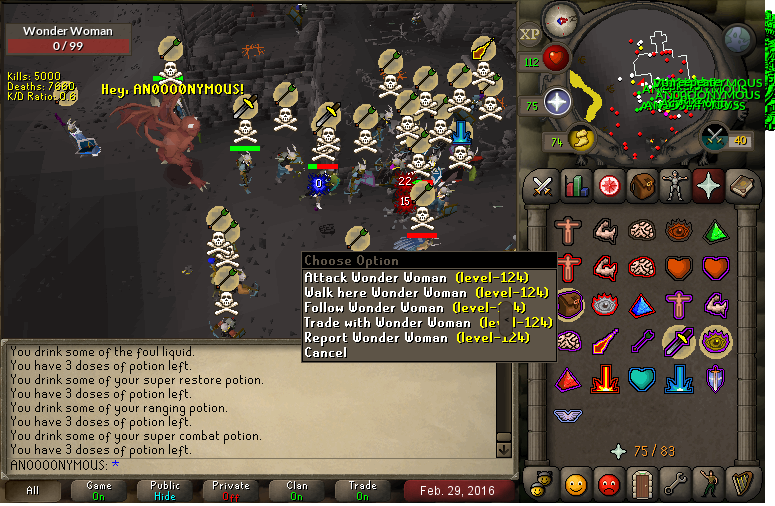Screen dimensions: 775x506
Task: Toggle the XP drops button
Action: click(x=530, y=34)
